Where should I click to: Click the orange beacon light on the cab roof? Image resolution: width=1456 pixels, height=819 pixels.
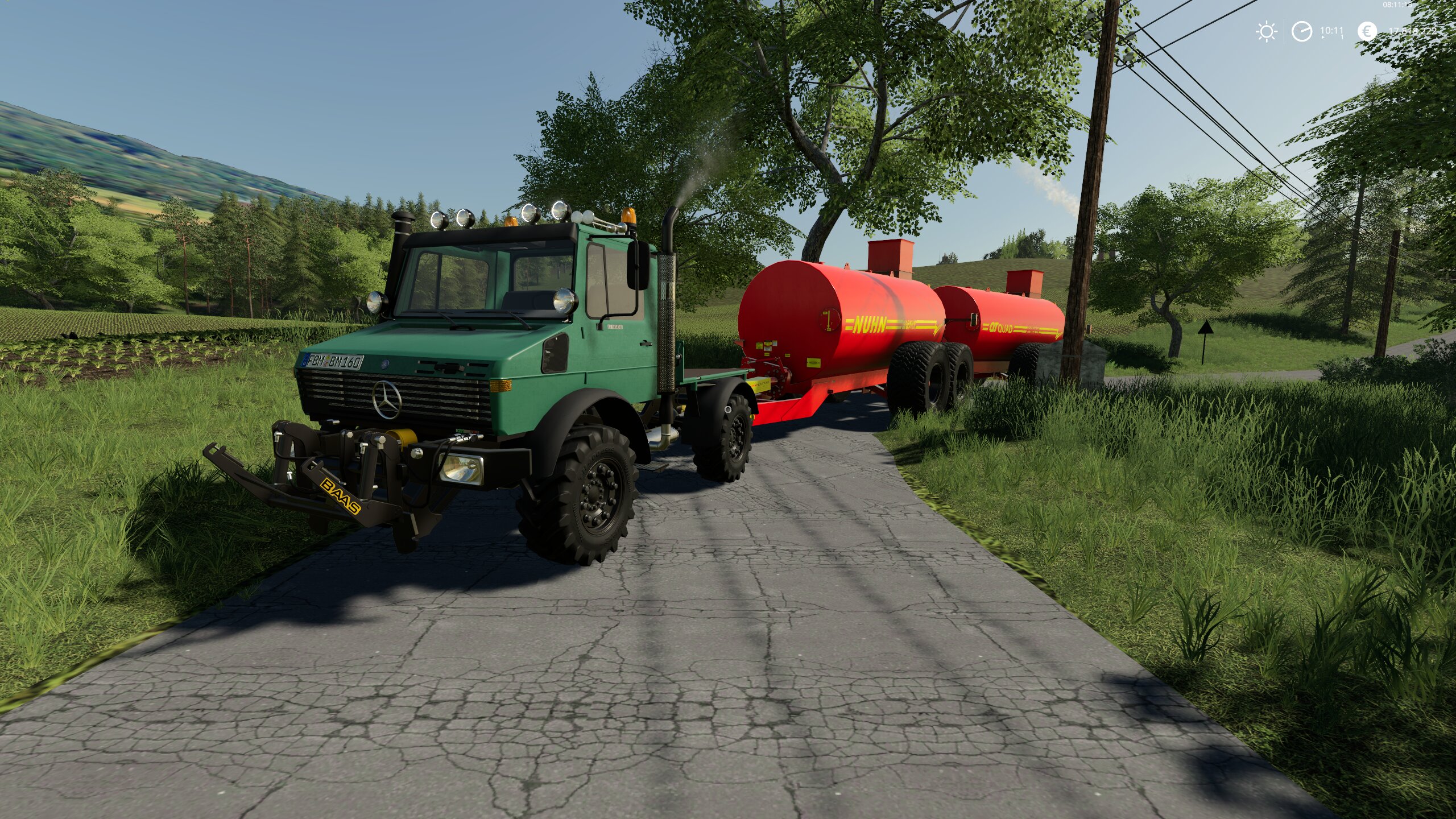tap(630, 216)
